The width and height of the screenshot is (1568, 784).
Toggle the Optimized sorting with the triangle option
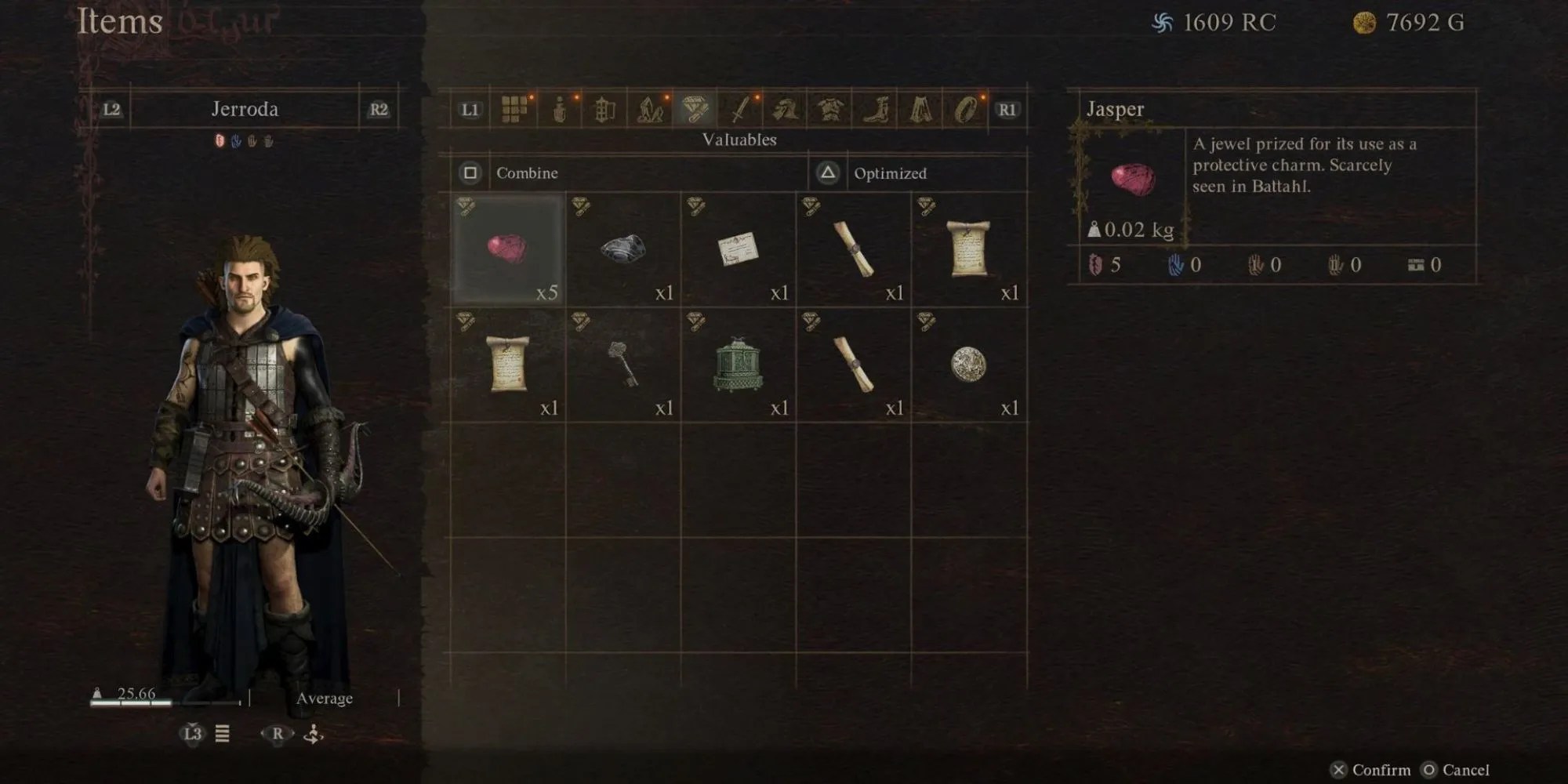point(829,173)
